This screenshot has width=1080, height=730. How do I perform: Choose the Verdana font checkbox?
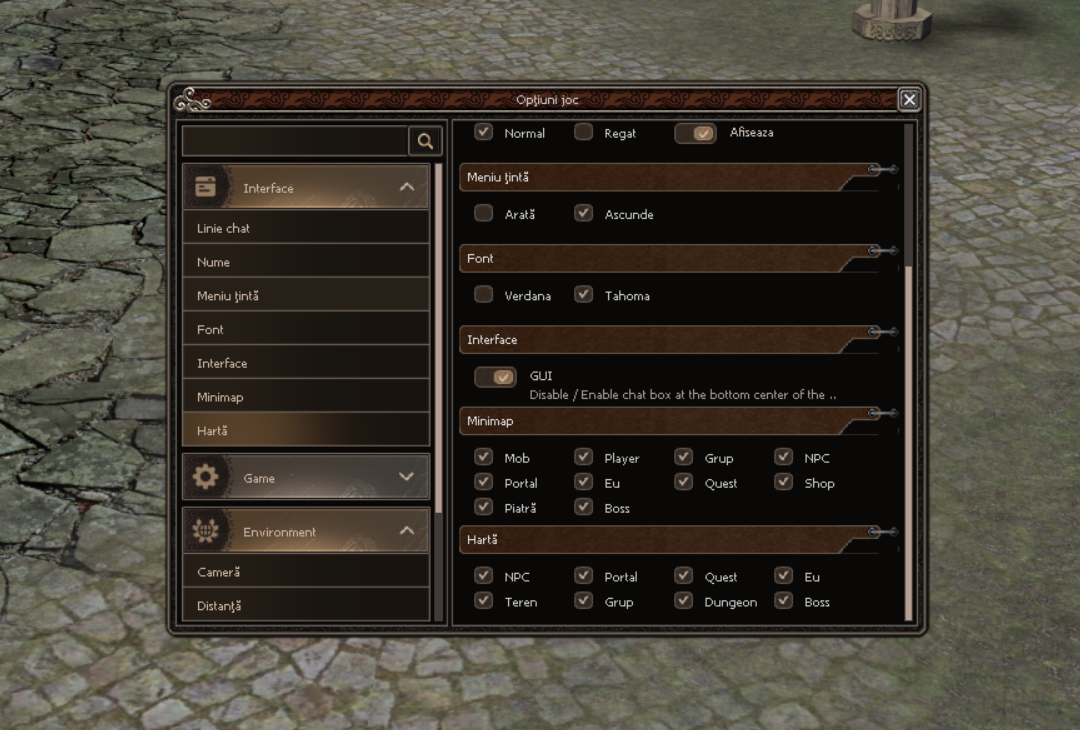tap(484, 294)
